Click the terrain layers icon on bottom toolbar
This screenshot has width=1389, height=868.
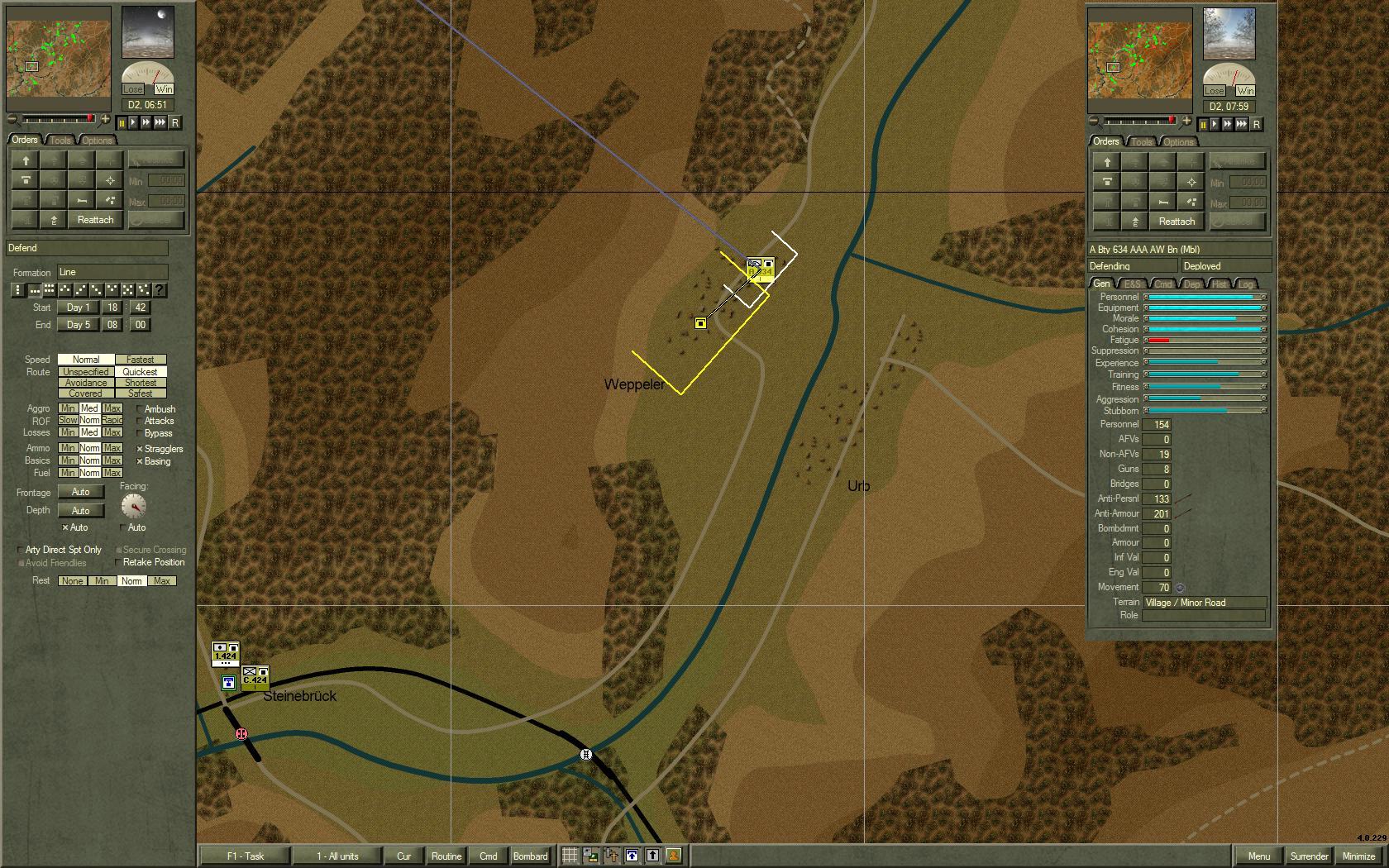(589, 856)
